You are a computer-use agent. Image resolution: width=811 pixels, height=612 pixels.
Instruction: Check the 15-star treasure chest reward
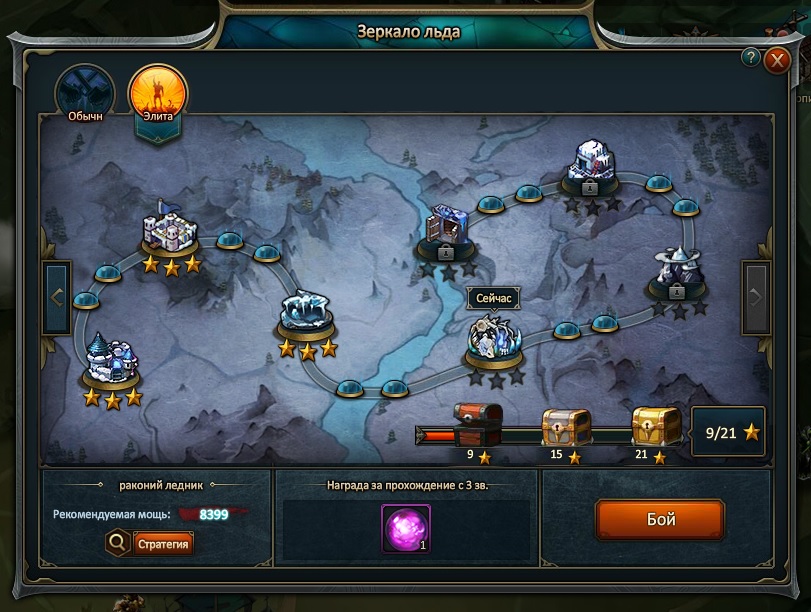tap(567, 427)
